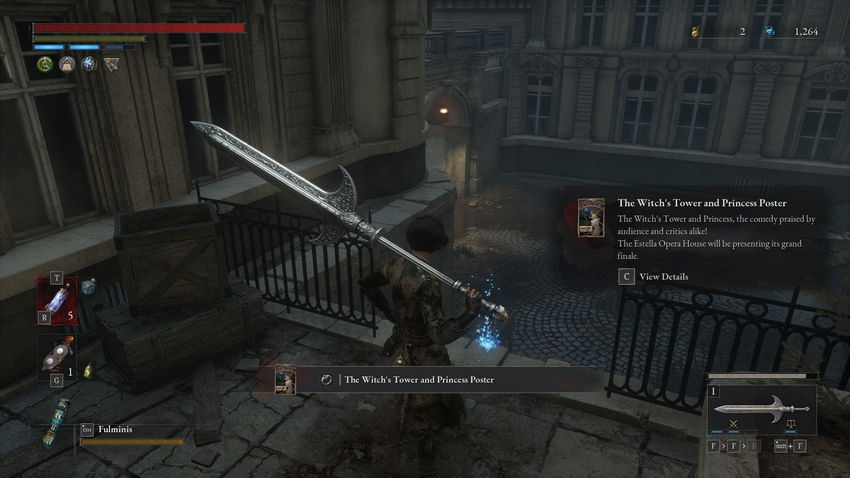Click the blue cube item beside belt slot
The width and height of the screenshot is (850, 478).
[x=88, y=287]
